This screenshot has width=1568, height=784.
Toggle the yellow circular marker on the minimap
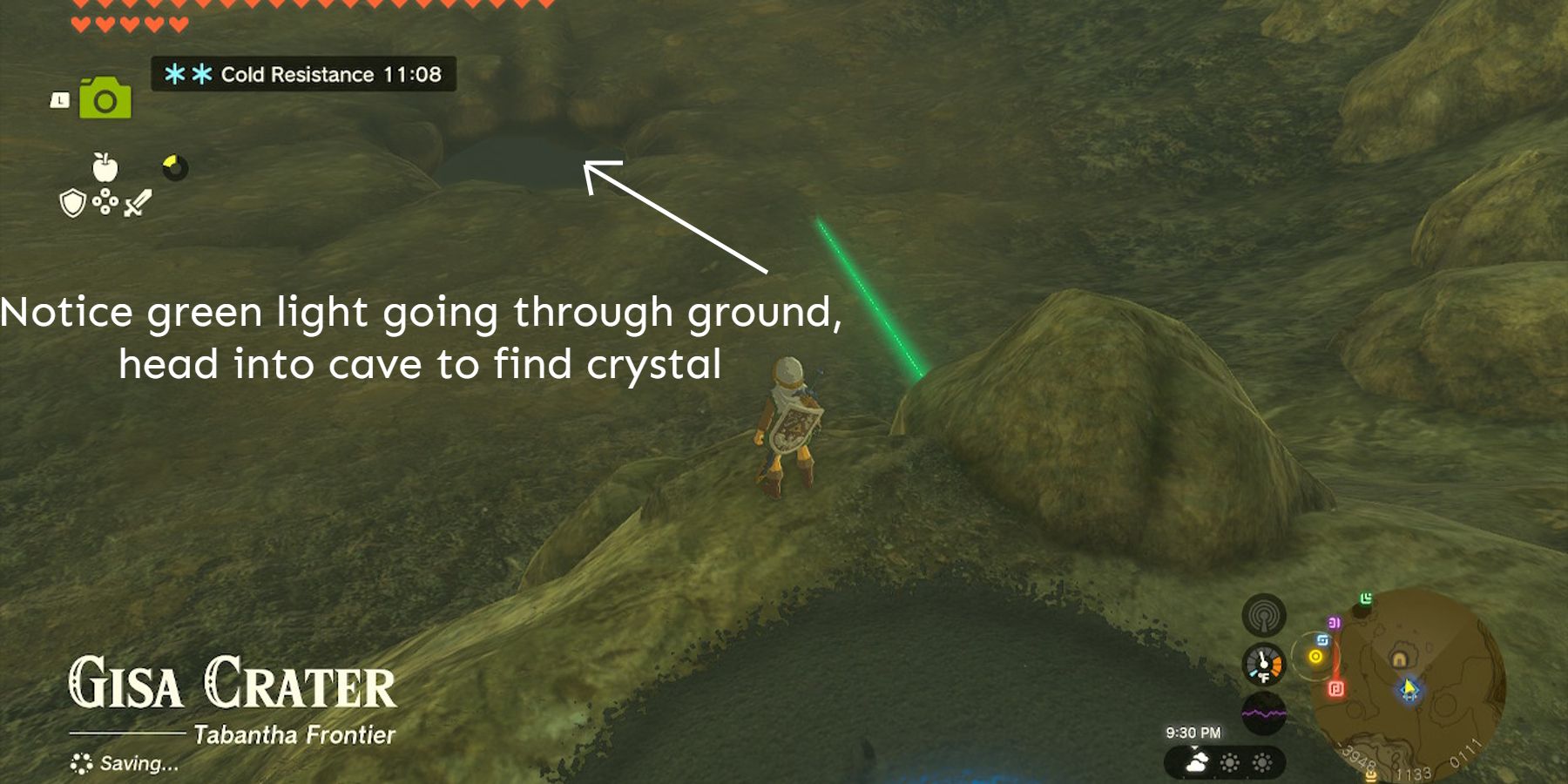[1315, 655]
